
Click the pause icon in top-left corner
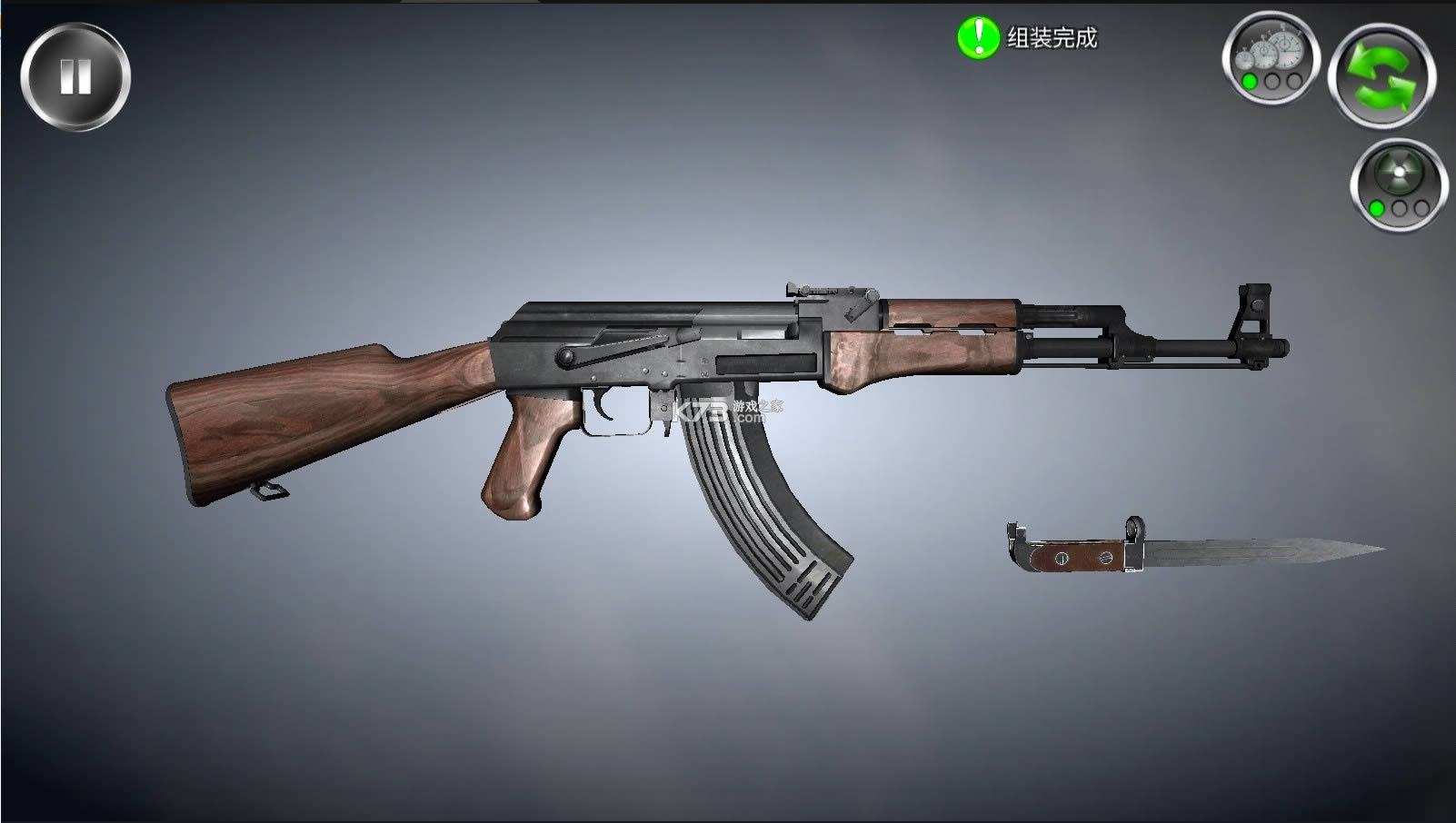tap(77, 76)
